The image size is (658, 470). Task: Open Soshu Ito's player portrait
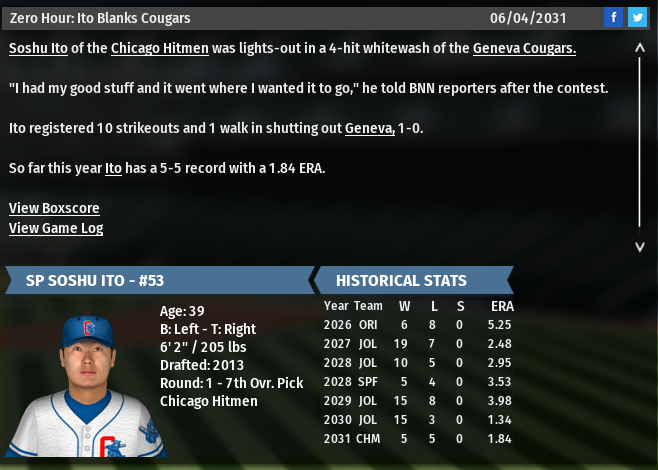(x=88, y=383)
